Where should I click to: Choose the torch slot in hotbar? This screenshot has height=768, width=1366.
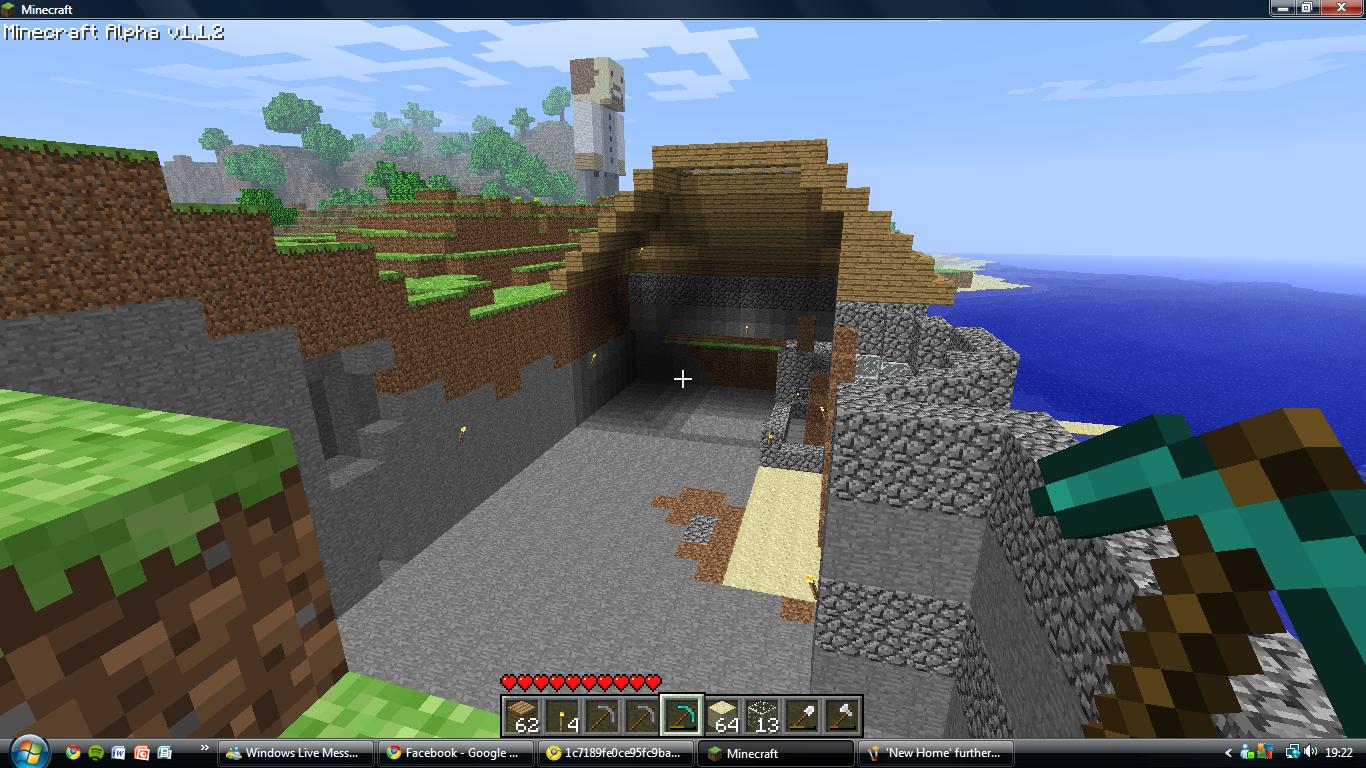point(562,715)
